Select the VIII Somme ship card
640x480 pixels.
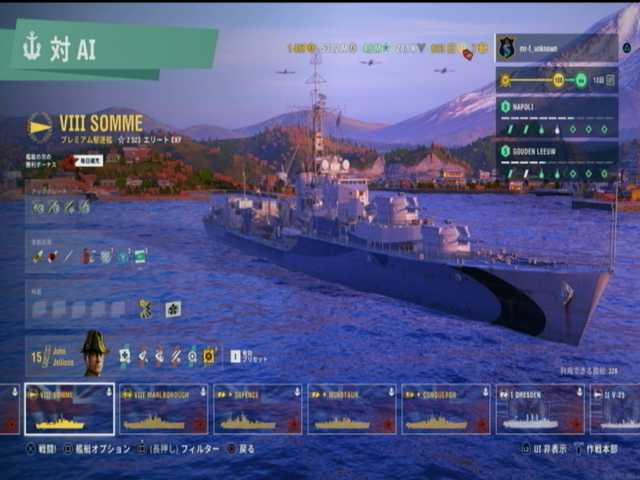pyautogui.click(x=69, y=409)
